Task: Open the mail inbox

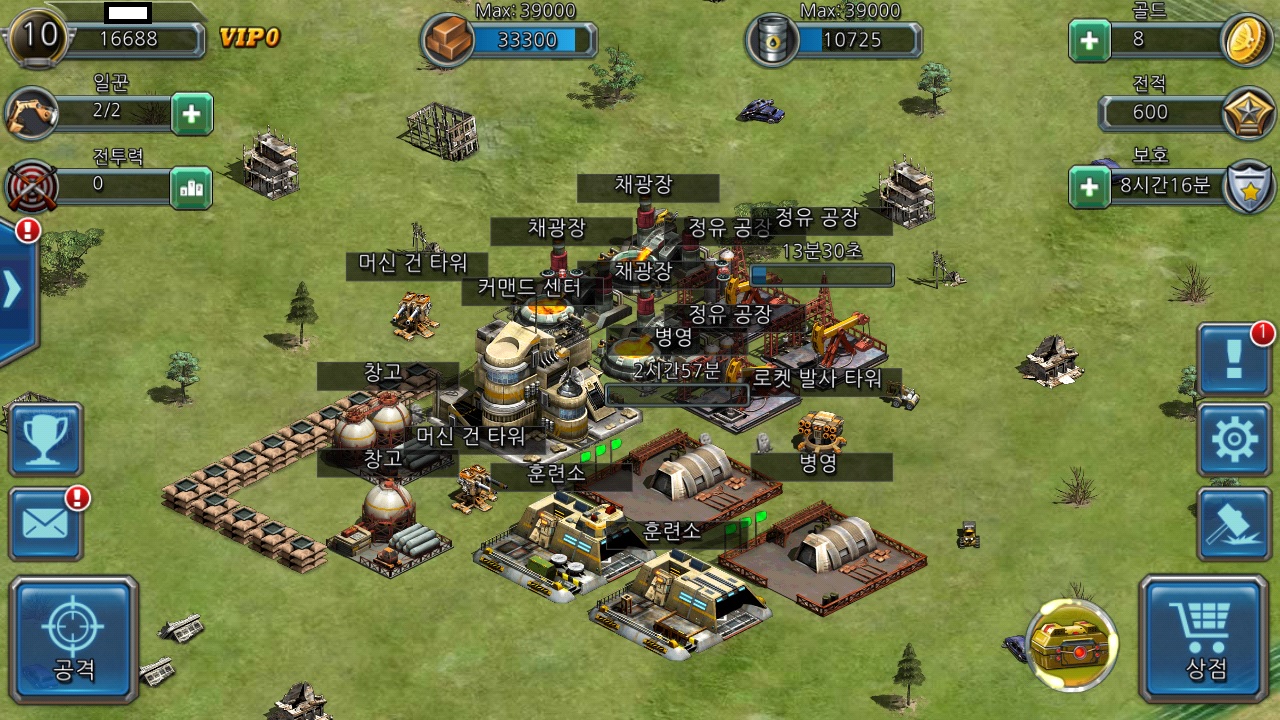Action: coord(46,524)
